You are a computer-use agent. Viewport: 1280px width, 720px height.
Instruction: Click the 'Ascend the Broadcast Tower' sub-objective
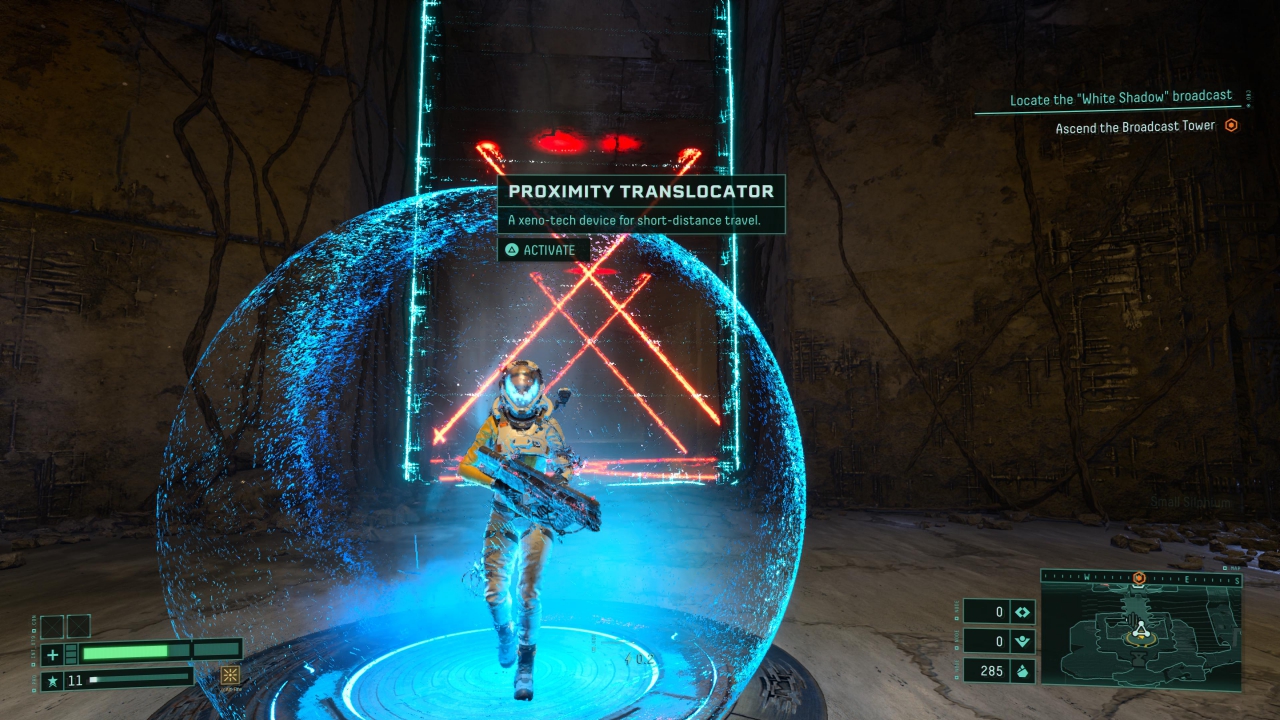1135,126
